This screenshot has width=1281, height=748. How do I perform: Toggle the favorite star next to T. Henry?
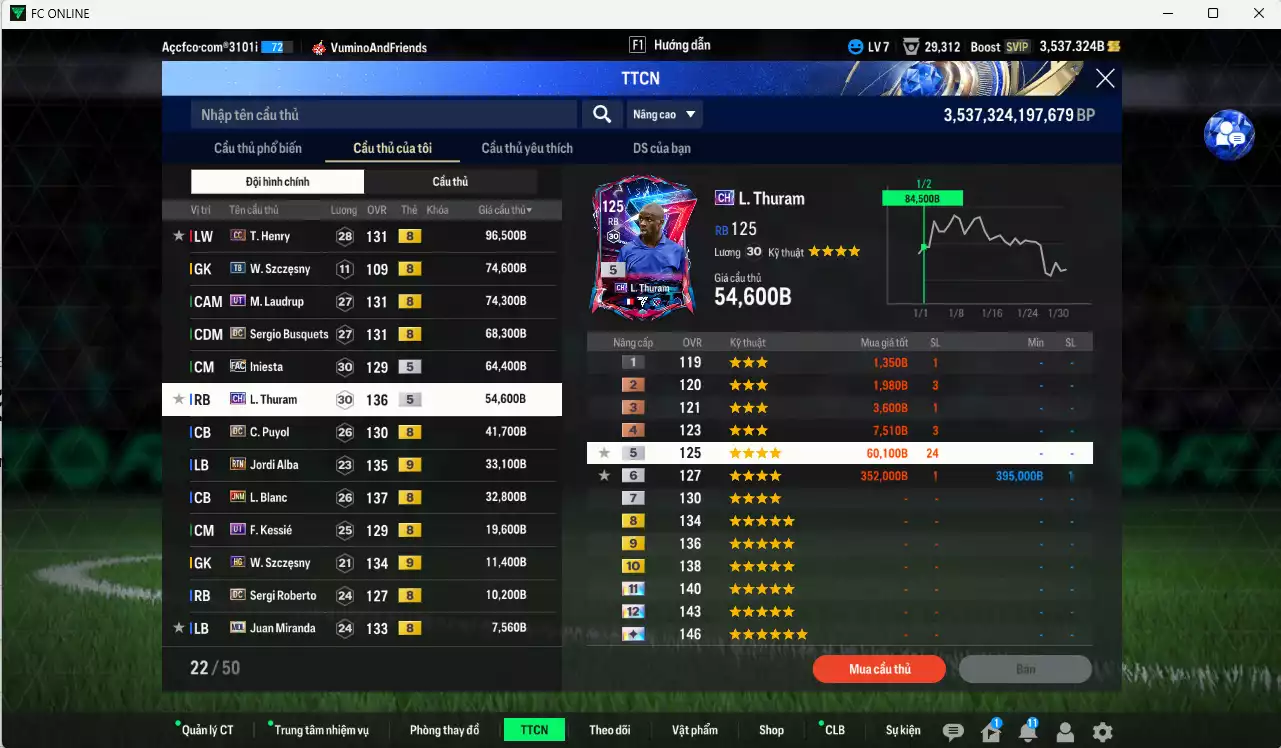tap(178, 235)
